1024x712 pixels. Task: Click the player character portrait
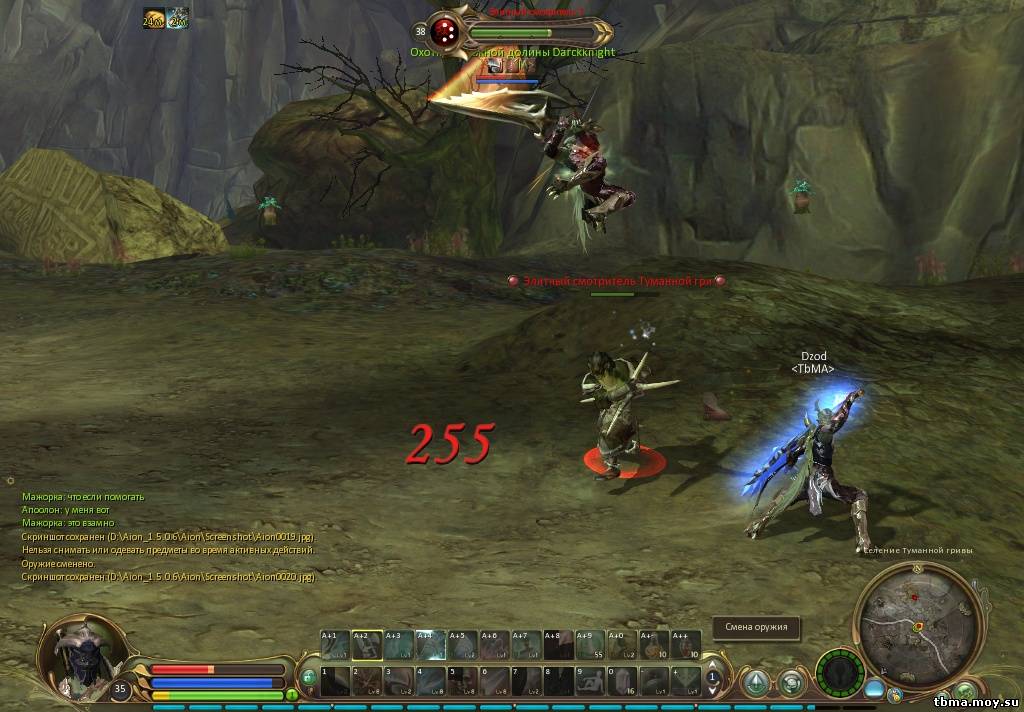pyautogui.click(x=78, y=658)
